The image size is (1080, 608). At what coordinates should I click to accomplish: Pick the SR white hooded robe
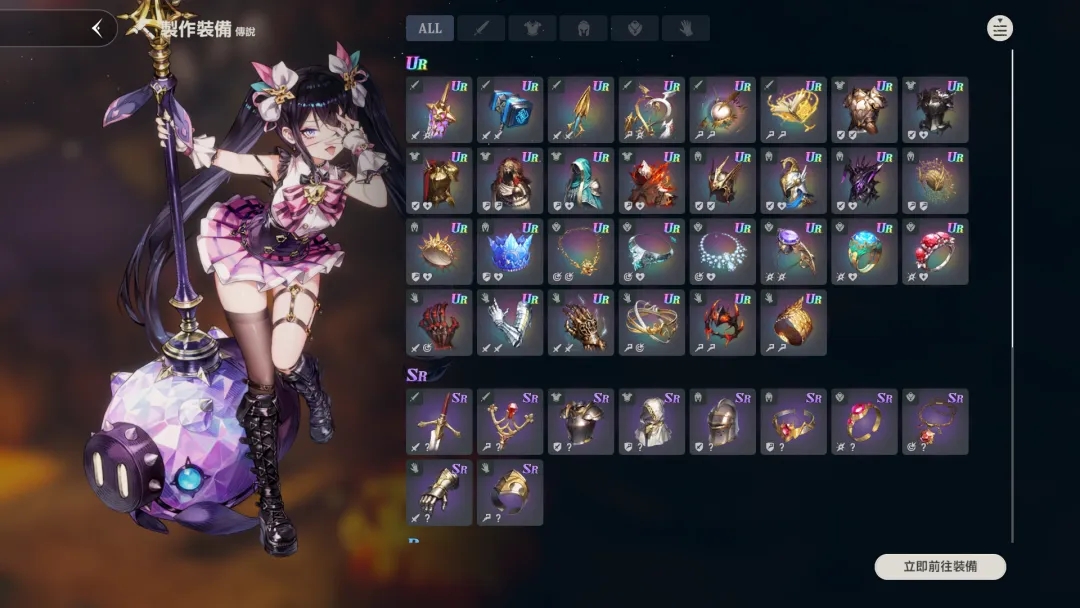pos(652,422)
